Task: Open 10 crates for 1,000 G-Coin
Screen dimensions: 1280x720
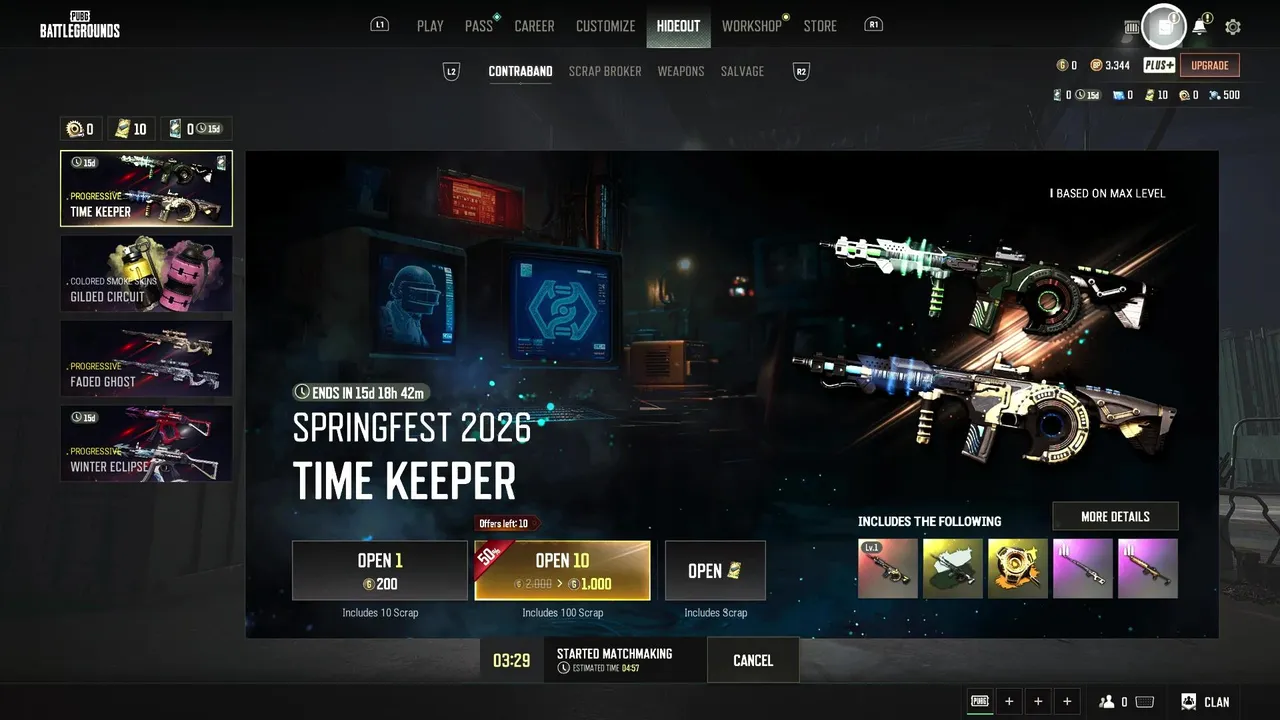Action: [x=562, y=571]
